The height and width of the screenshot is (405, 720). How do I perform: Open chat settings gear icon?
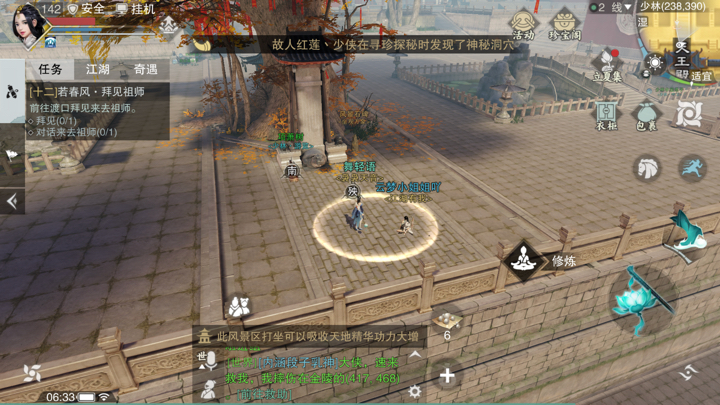tap(415, 392)
